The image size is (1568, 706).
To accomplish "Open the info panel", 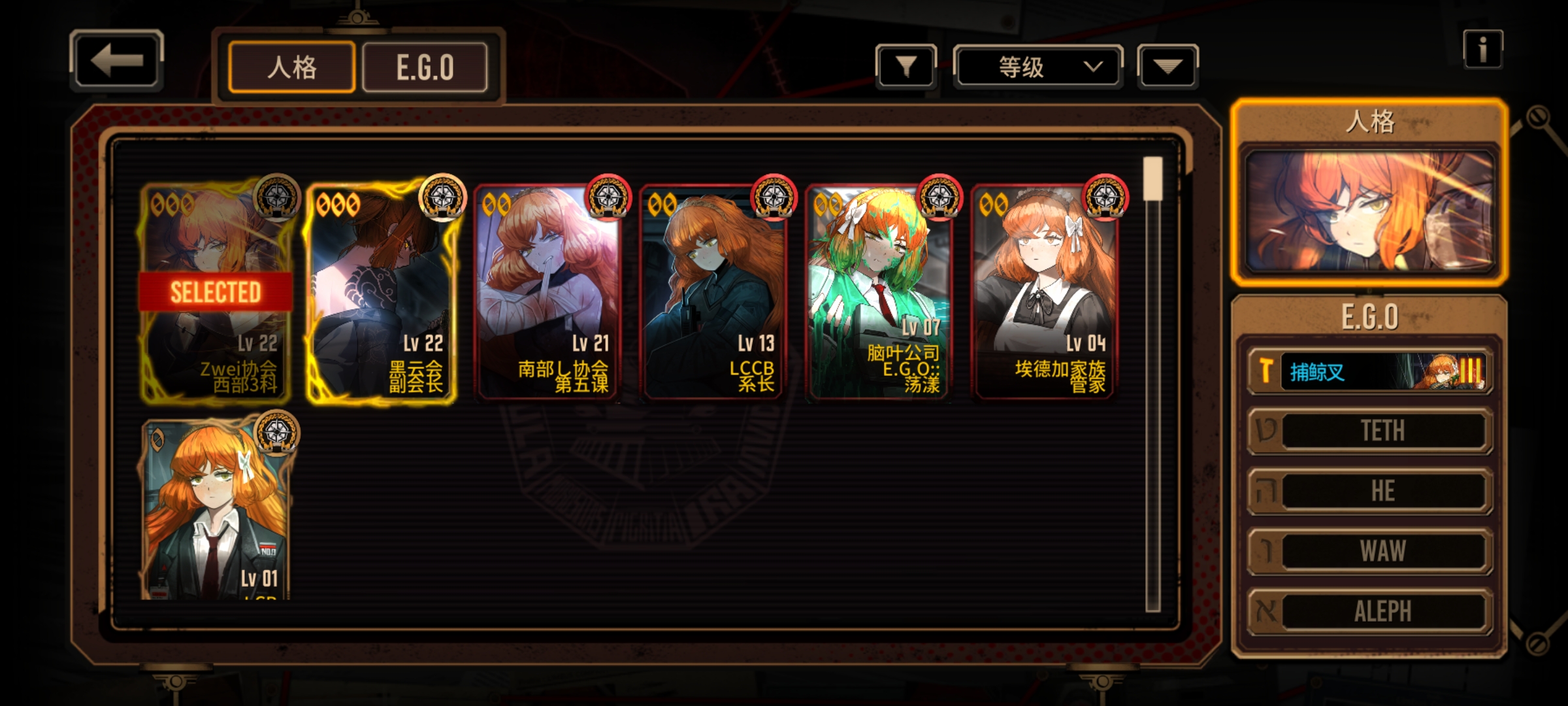I will pyautogui.click(x=1482, y=50).
